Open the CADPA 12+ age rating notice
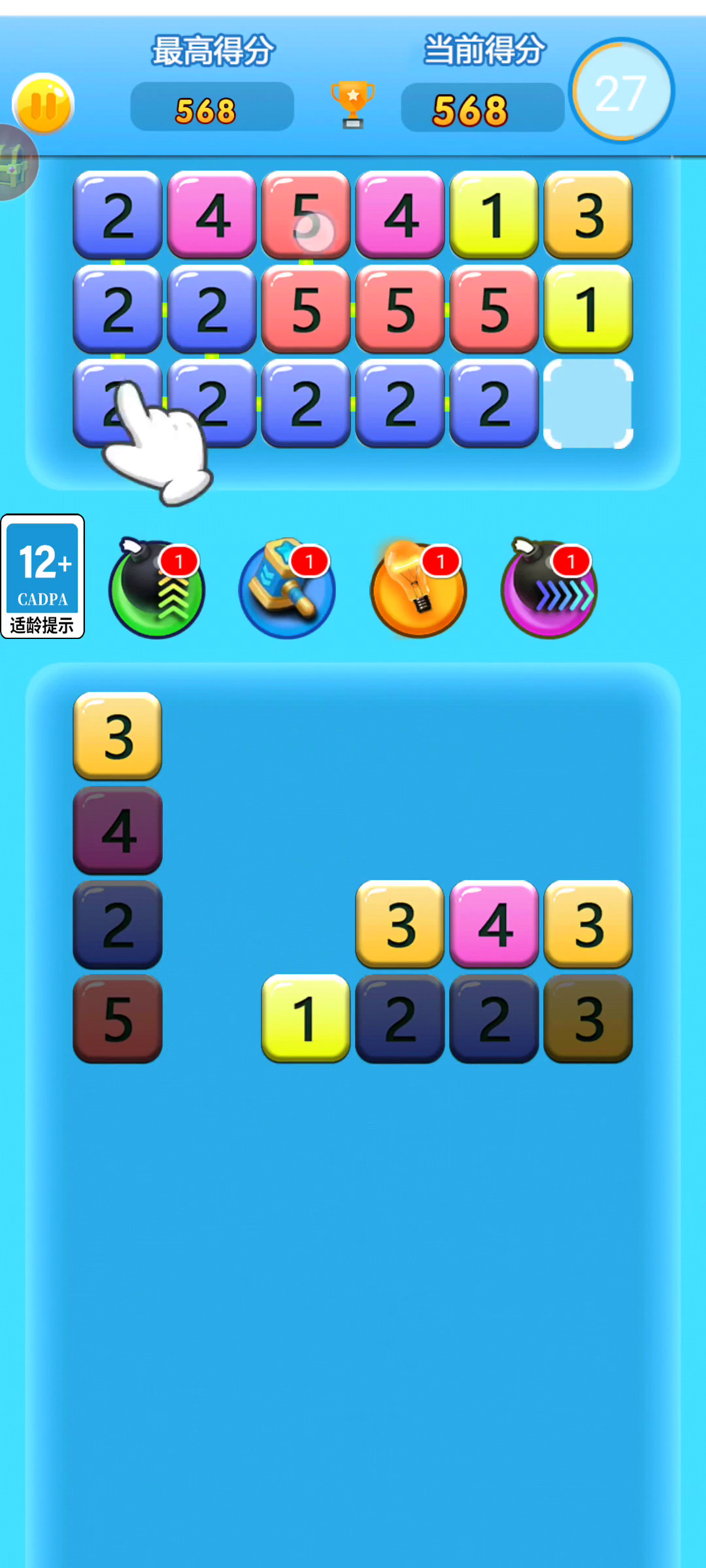 pyautogui.click(x=43, y=576)
